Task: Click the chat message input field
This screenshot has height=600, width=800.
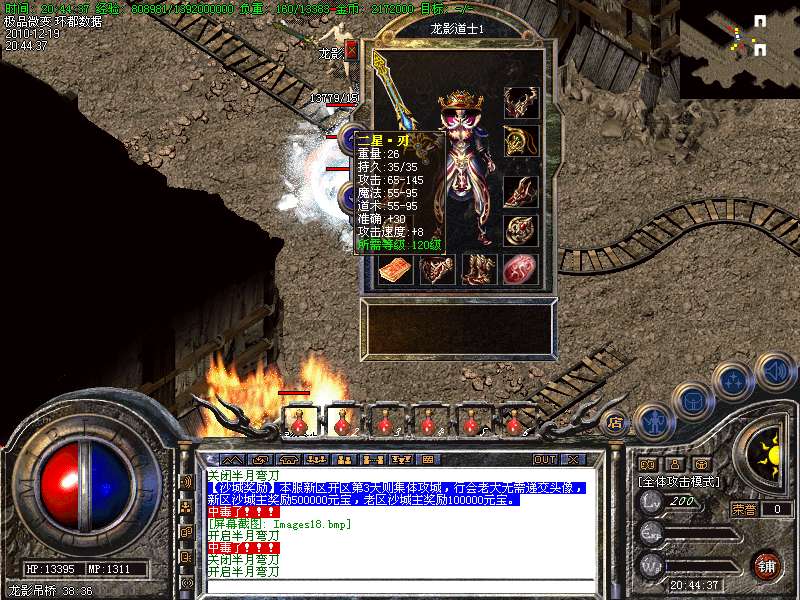Action: click(x=400, y=586)
